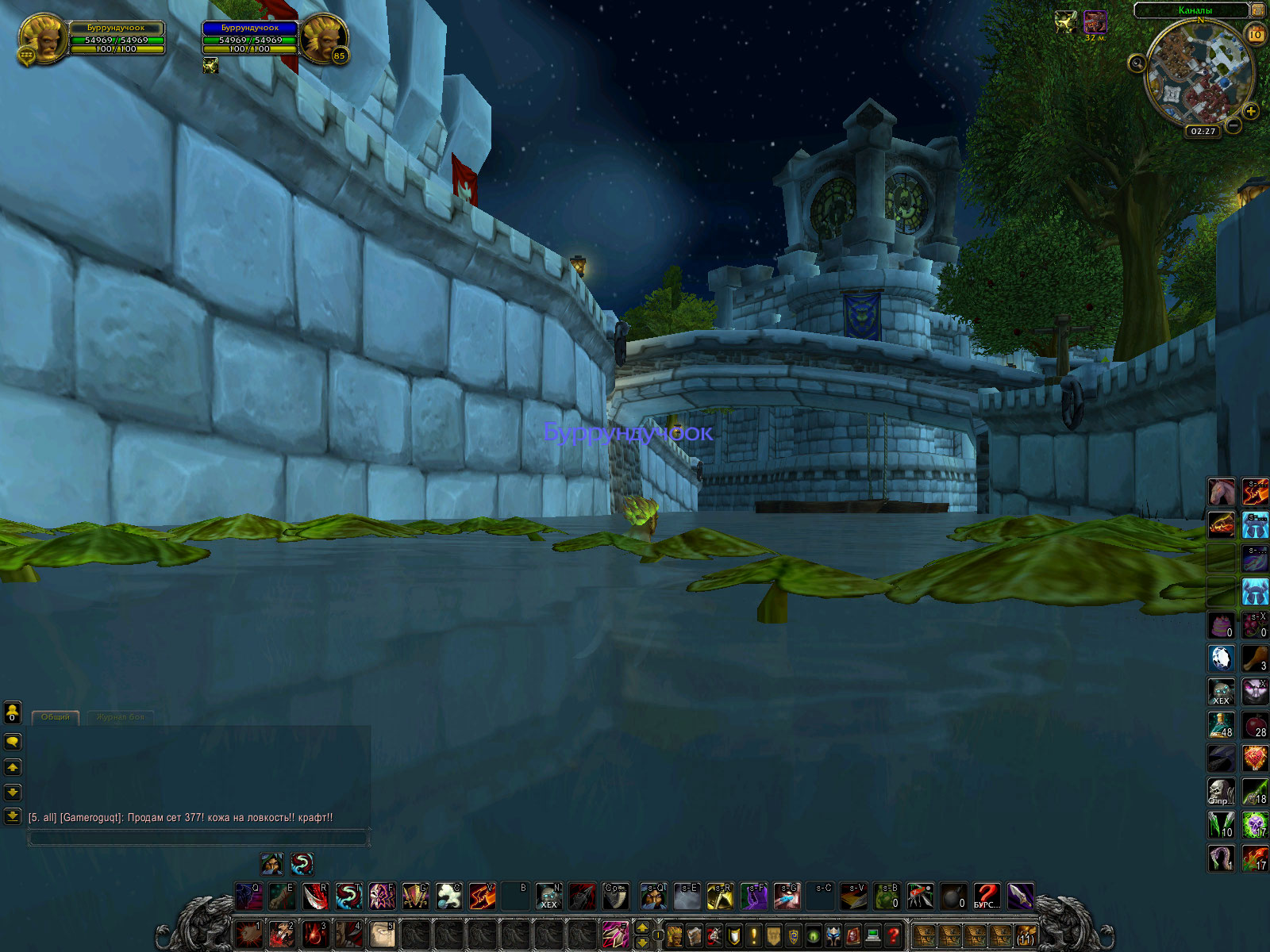Screen dimensions: 1270x952
Task: Use the red apple food stack of 28
Action: pos(1255,725)
